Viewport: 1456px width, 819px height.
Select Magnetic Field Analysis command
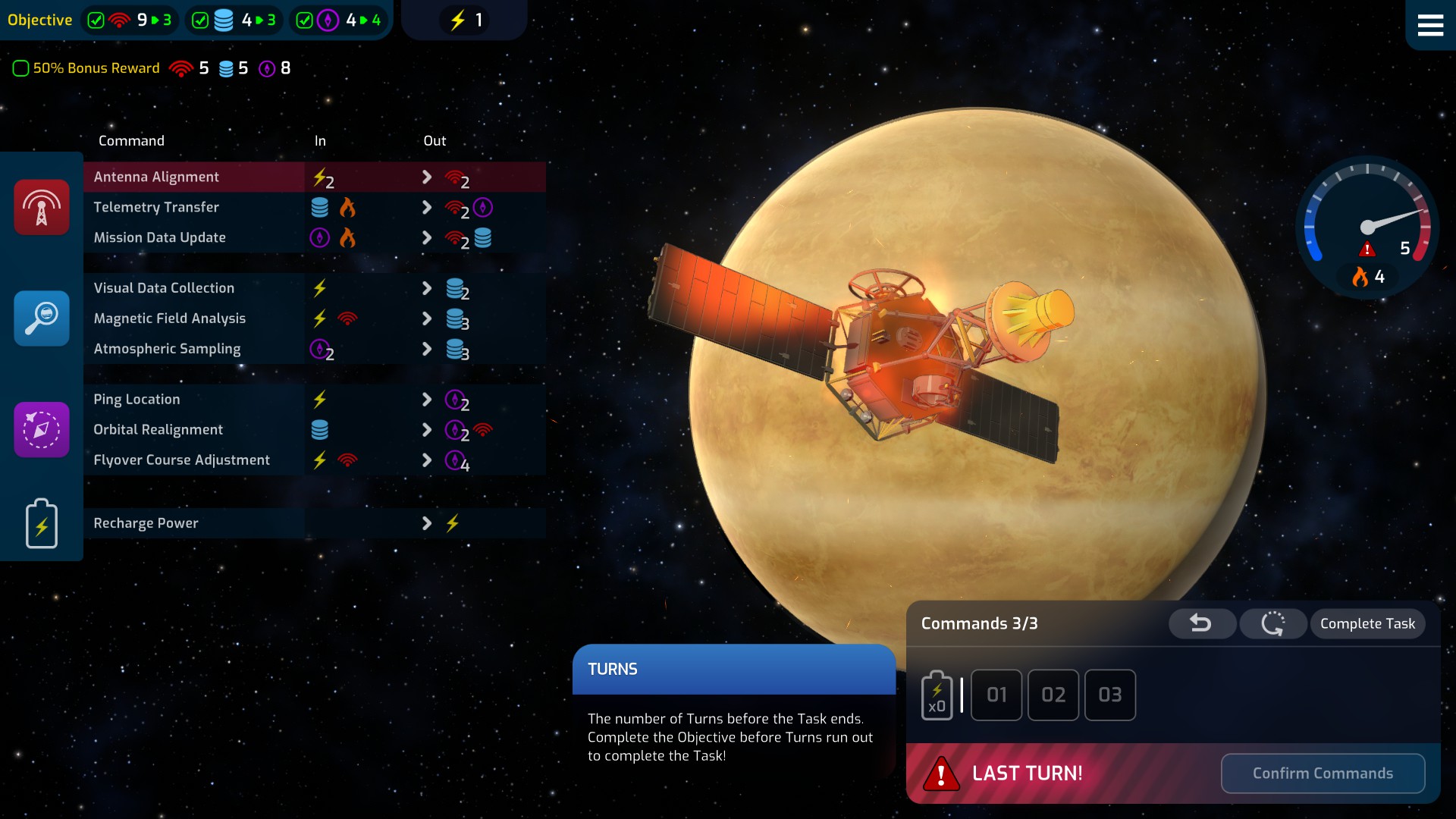[x=169, y=318]
